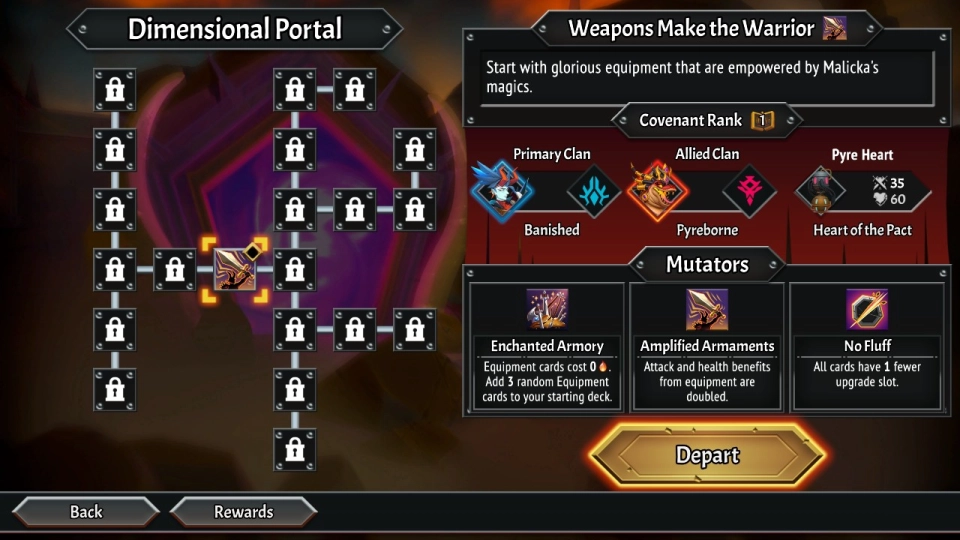Go back with the Back button

86,512
